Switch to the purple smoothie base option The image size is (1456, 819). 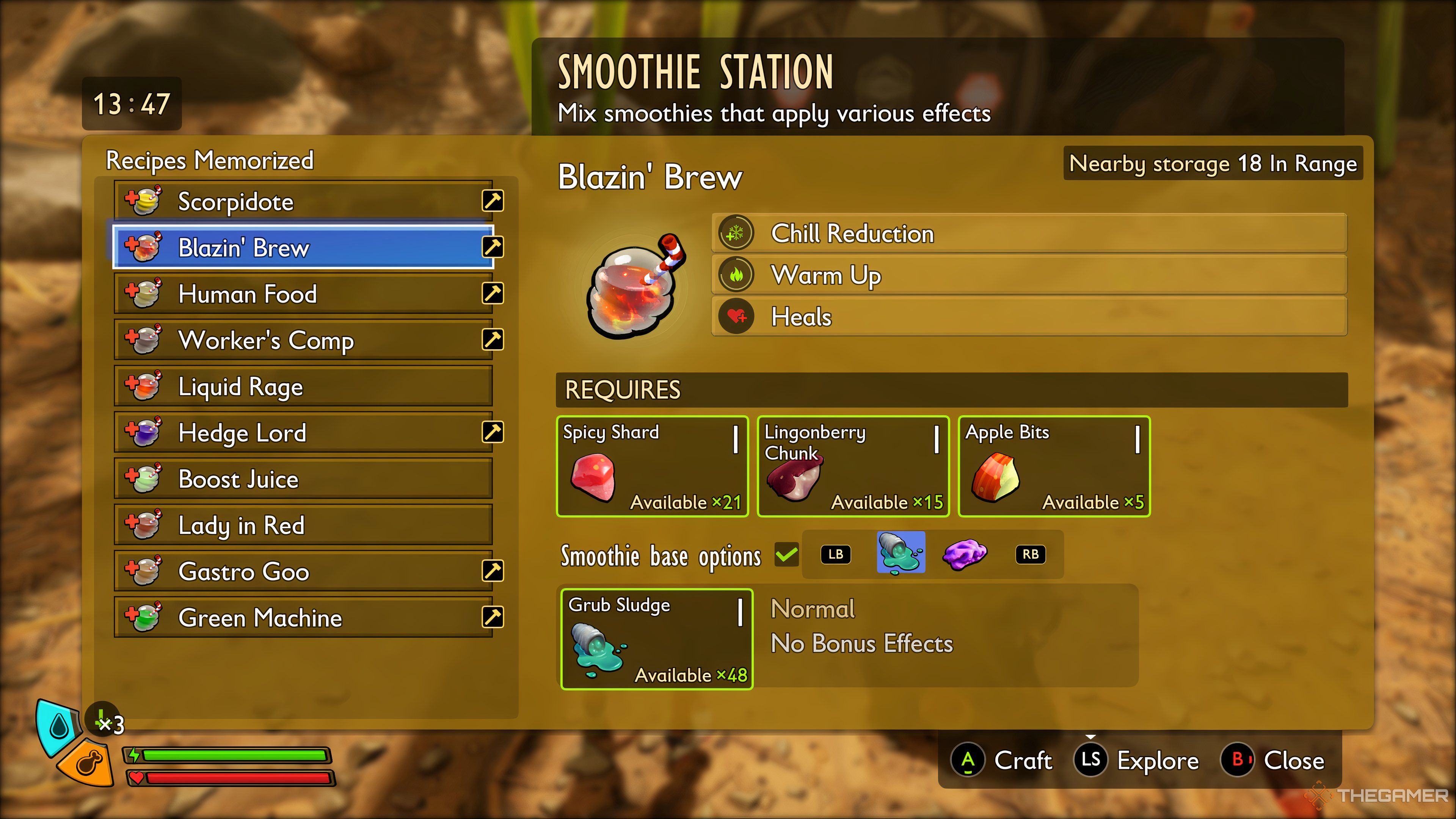pos(964,554)
